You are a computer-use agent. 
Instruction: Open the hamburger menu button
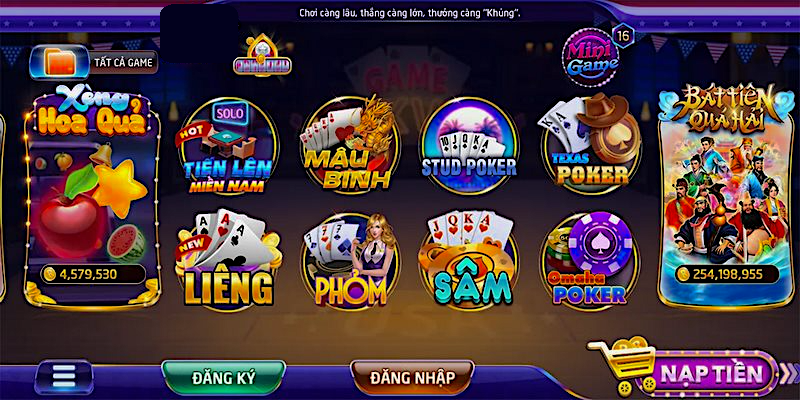point(64,377)
